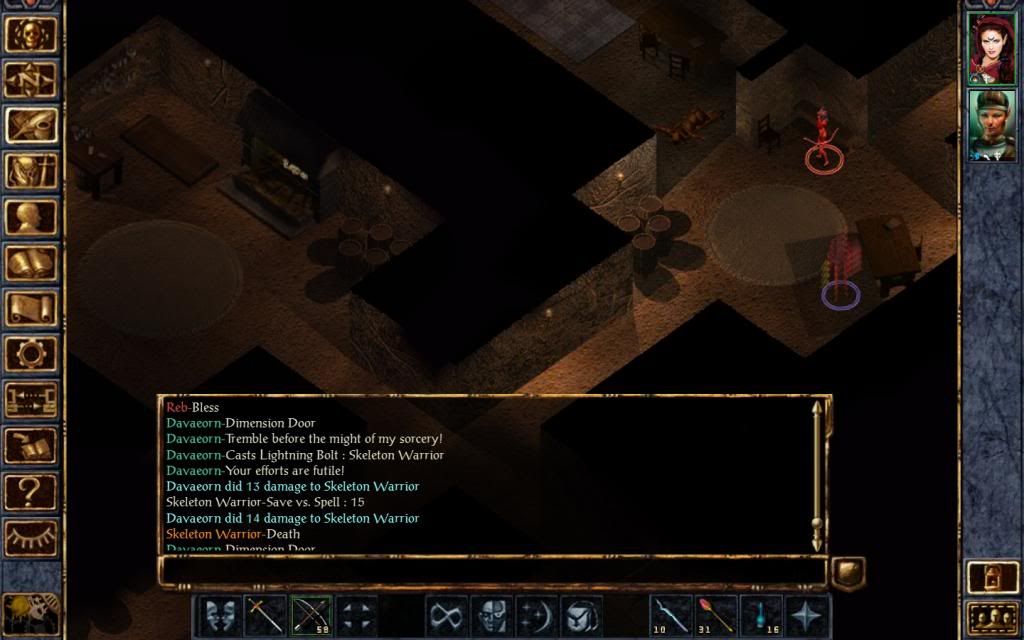Open the area map with the compass button
The image size is (1024, 640).
[x=31, y=78]
